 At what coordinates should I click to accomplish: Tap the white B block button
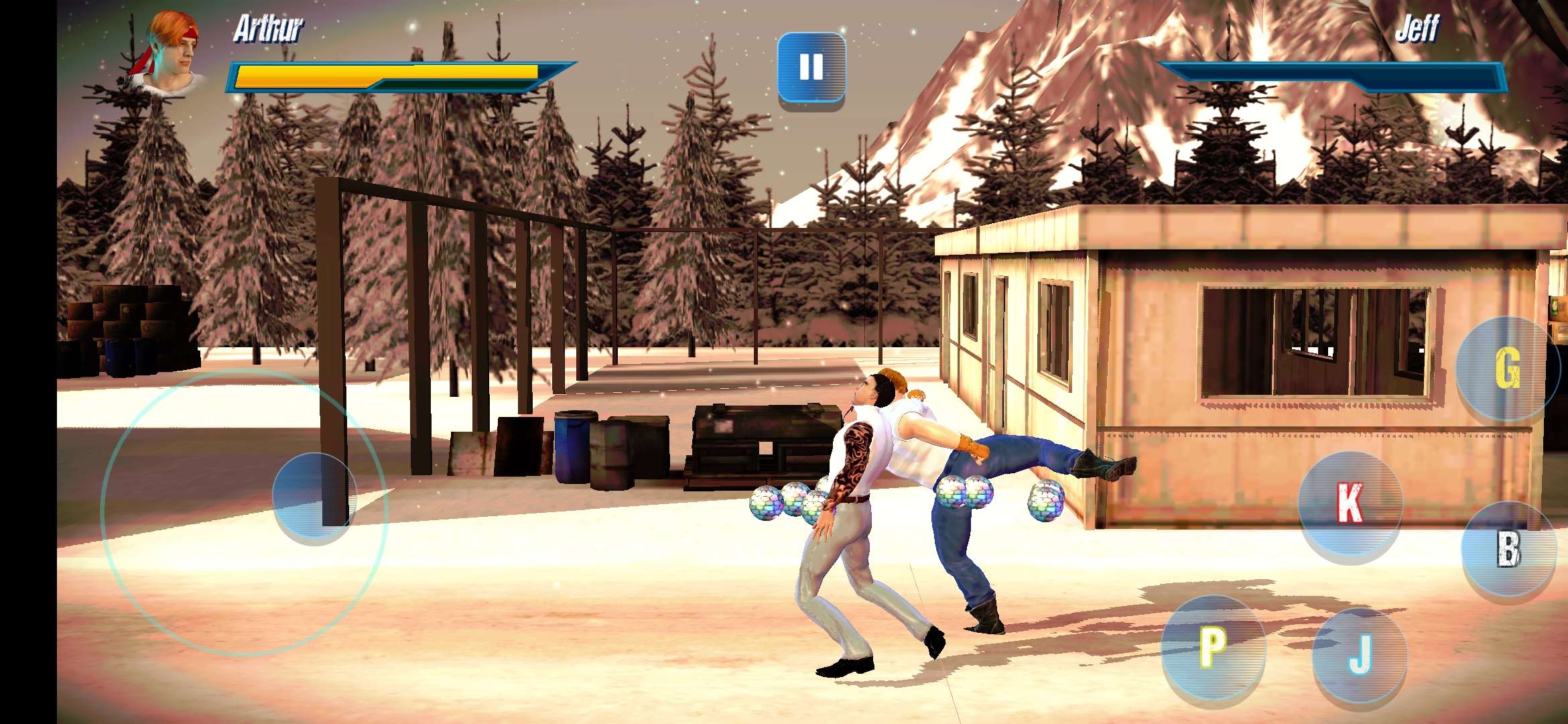click(1508, 549)
